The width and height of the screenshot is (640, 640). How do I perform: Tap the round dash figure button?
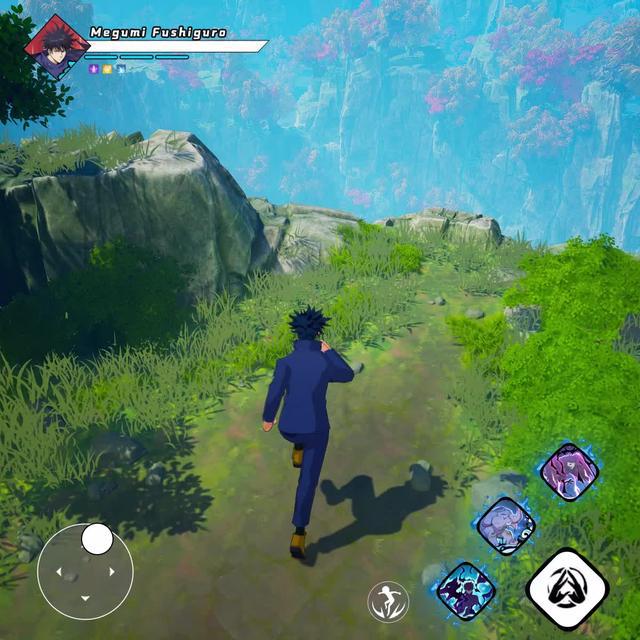pos(388,601)
